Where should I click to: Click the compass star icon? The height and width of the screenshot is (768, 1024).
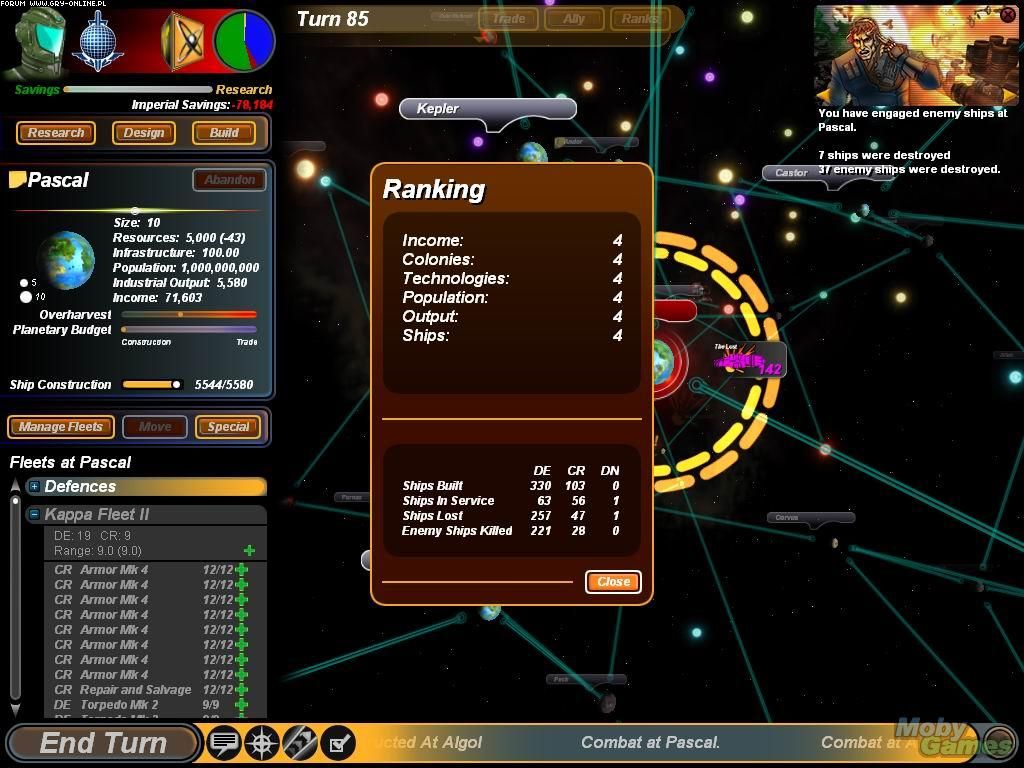click(x=262, y=743)
